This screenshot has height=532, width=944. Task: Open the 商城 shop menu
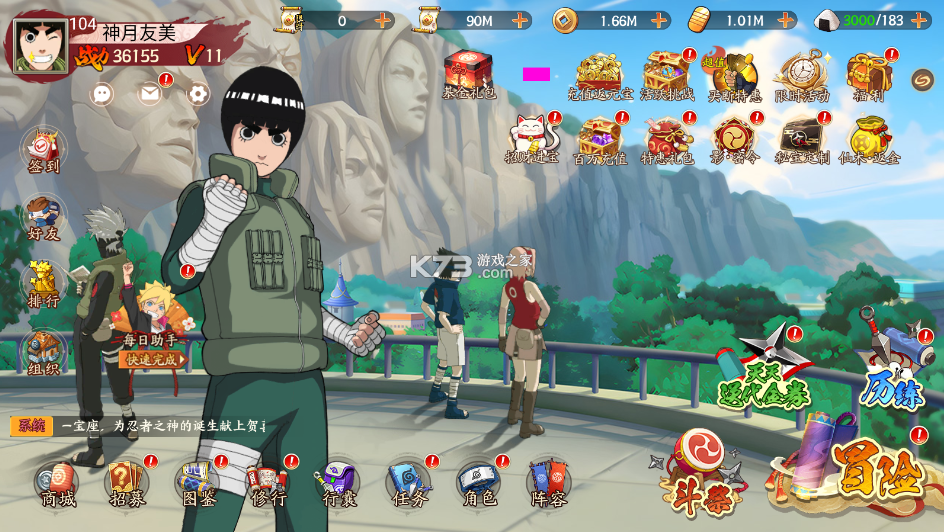pyautogui.click(x=57, y=484)
